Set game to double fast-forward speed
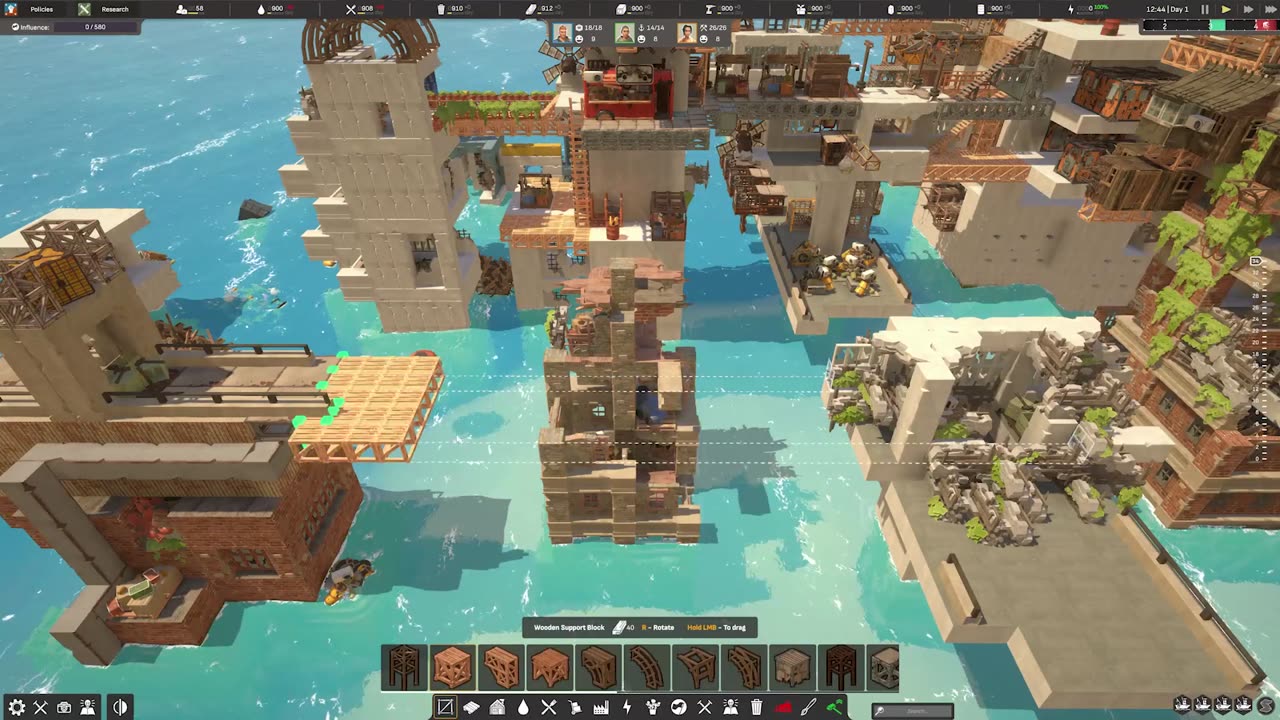The height and width of the screenshot is (720, 1280). tap(1248, 9)
